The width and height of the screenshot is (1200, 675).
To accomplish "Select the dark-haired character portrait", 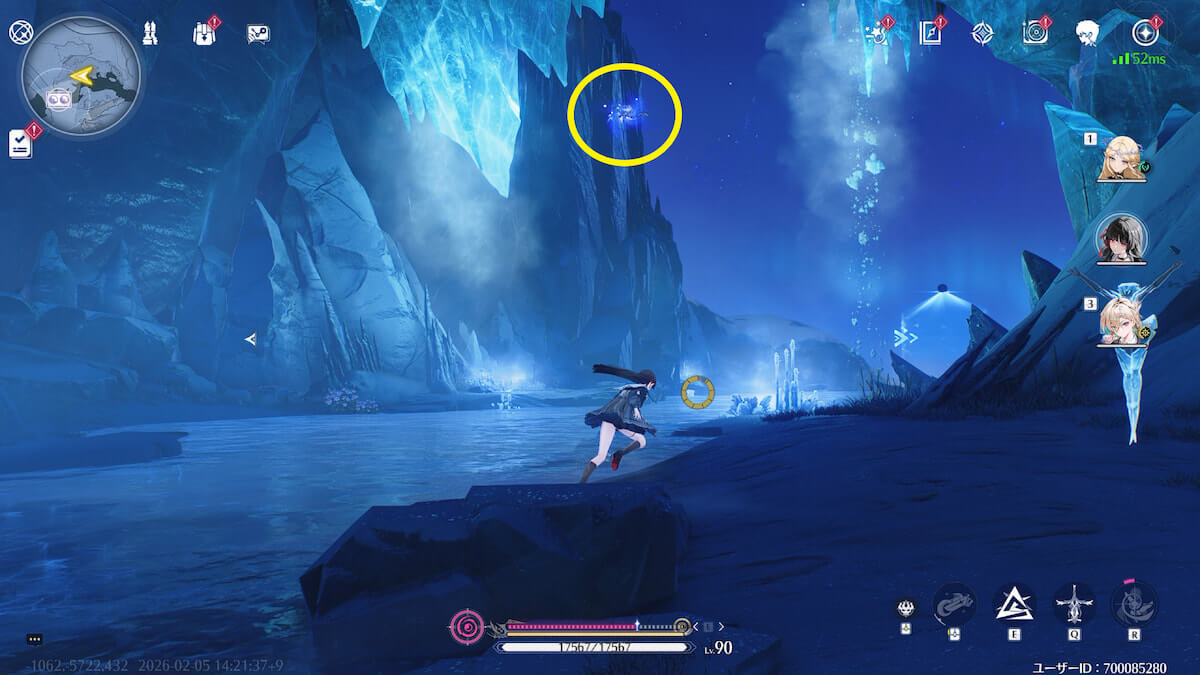I will pyautogui.click(x=1121, y=238).
